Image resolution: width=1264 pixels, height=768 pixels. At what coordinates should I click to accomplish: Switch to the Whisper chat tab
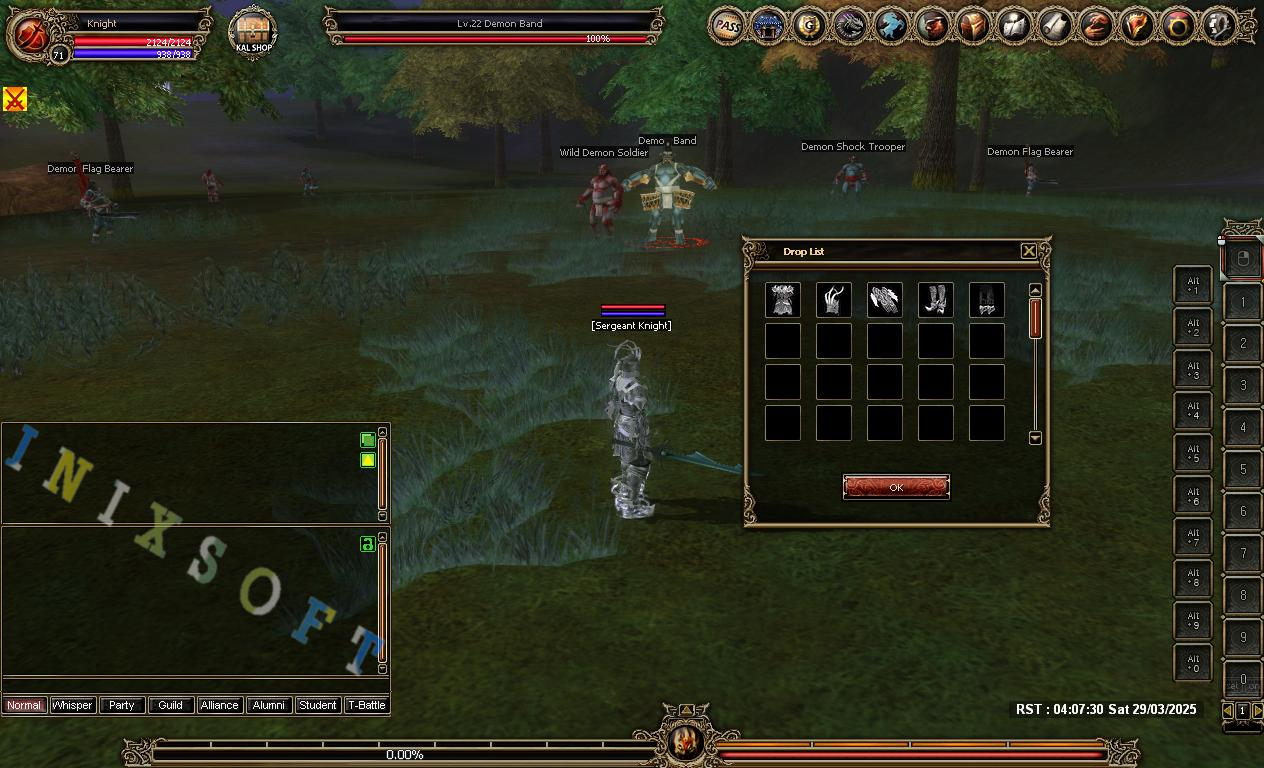[x=72, y=705]
